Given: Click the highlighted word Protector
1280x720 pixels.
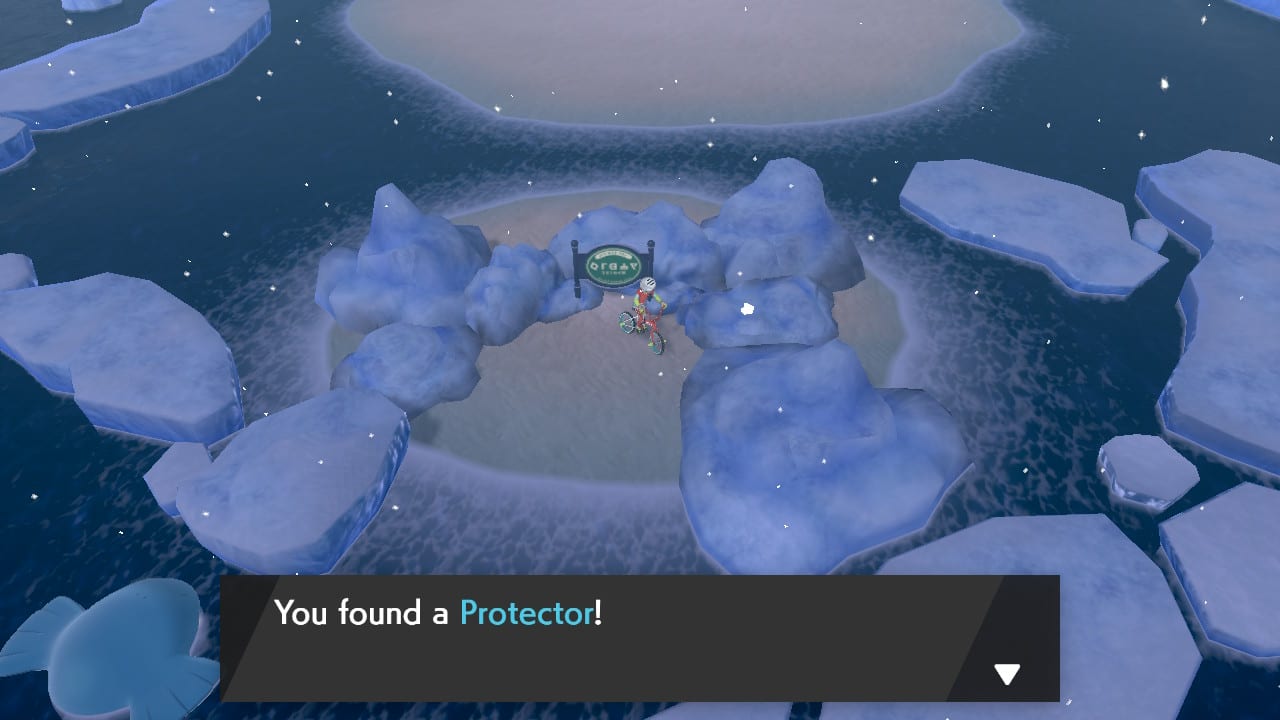Looking at the screenshot, I should tap(524, 613).
